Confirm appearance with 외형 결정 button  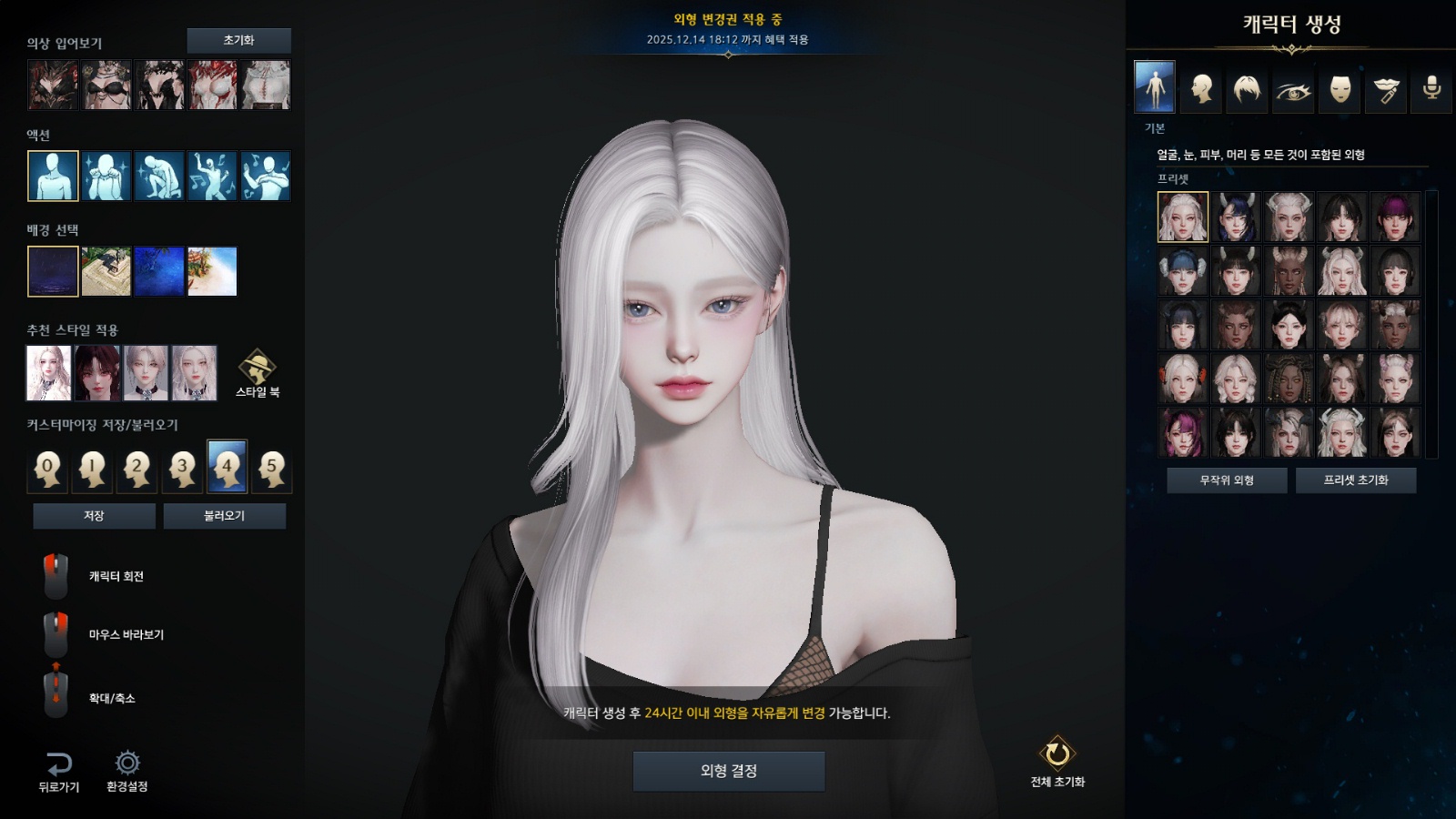729,771
